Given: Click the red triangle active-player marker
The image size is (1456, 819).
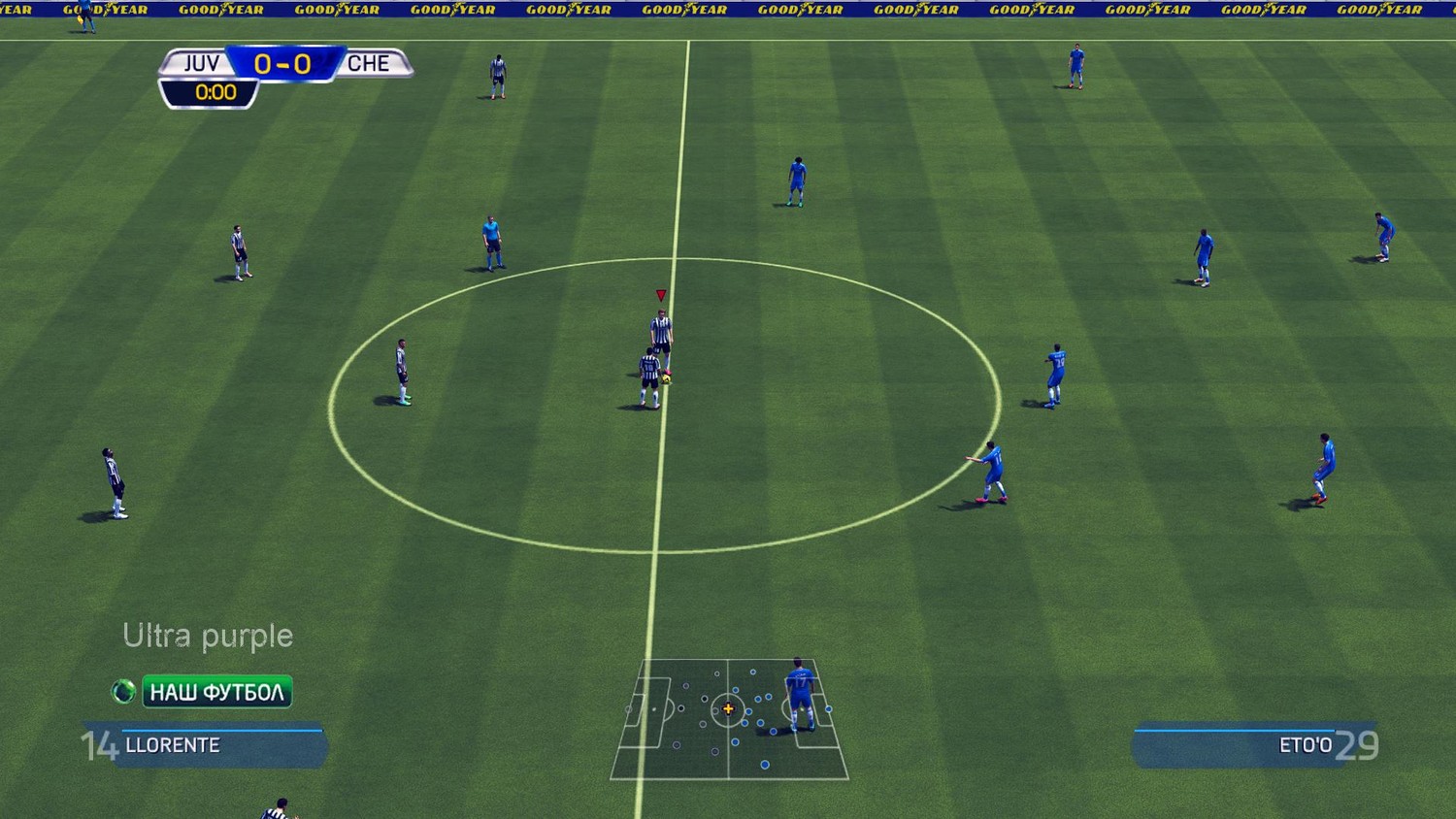Looking at the screenshot, I should click(x=661, y=295).
